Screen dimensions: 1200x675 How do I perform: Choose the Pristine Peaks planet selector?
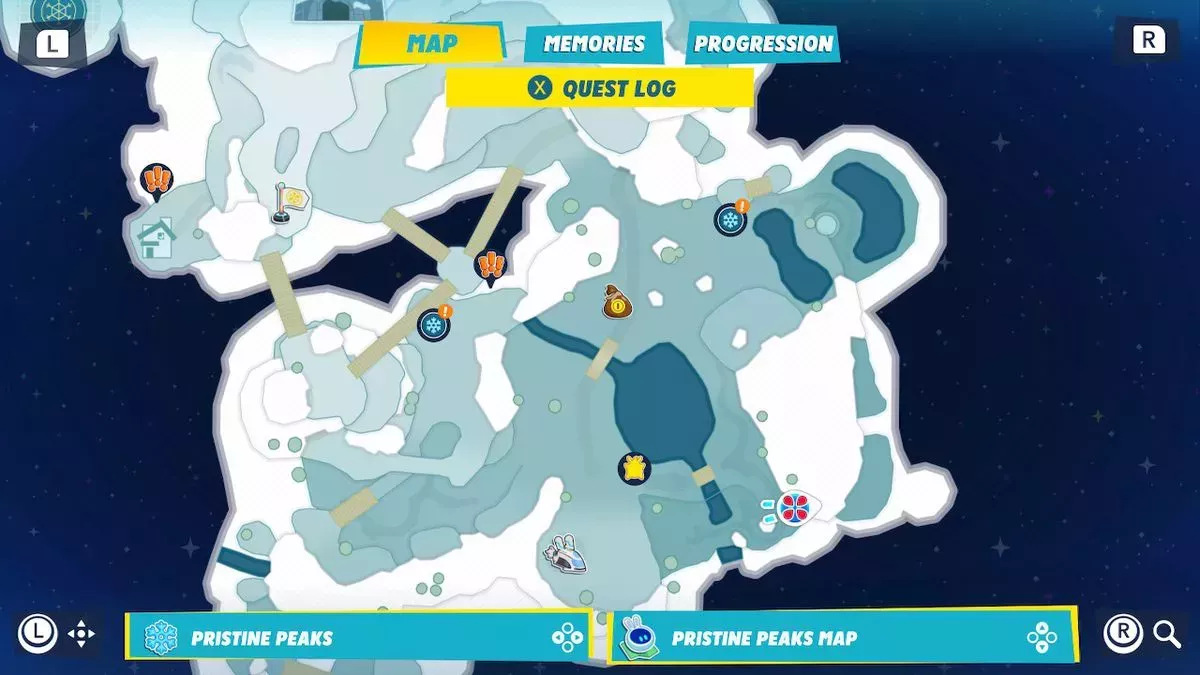pos(357,637)
